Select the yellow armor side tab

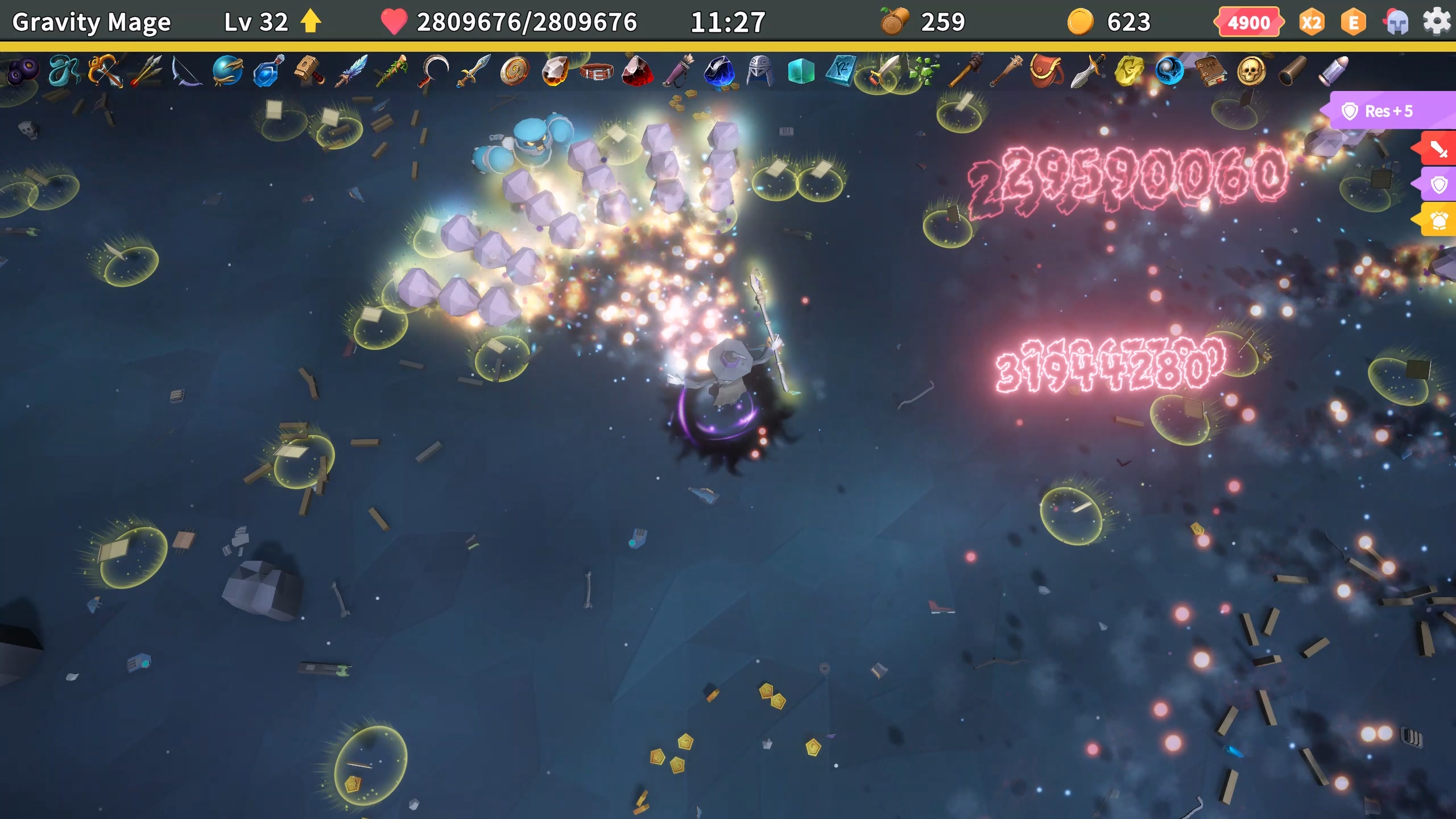[1438, 220]
